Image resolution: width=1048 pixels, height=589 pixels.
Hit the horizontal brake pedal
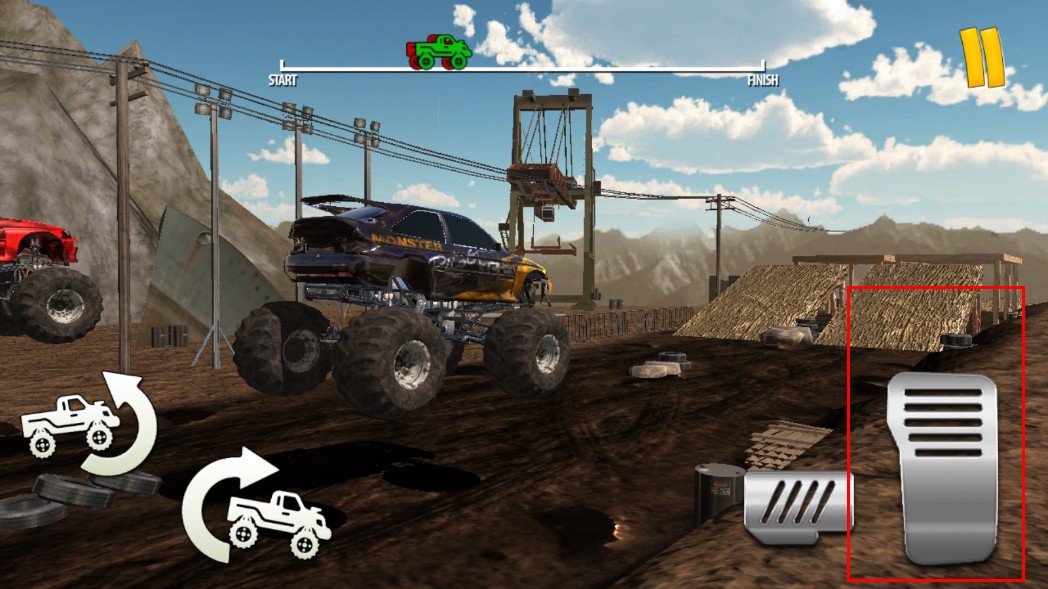coord(798,507)
